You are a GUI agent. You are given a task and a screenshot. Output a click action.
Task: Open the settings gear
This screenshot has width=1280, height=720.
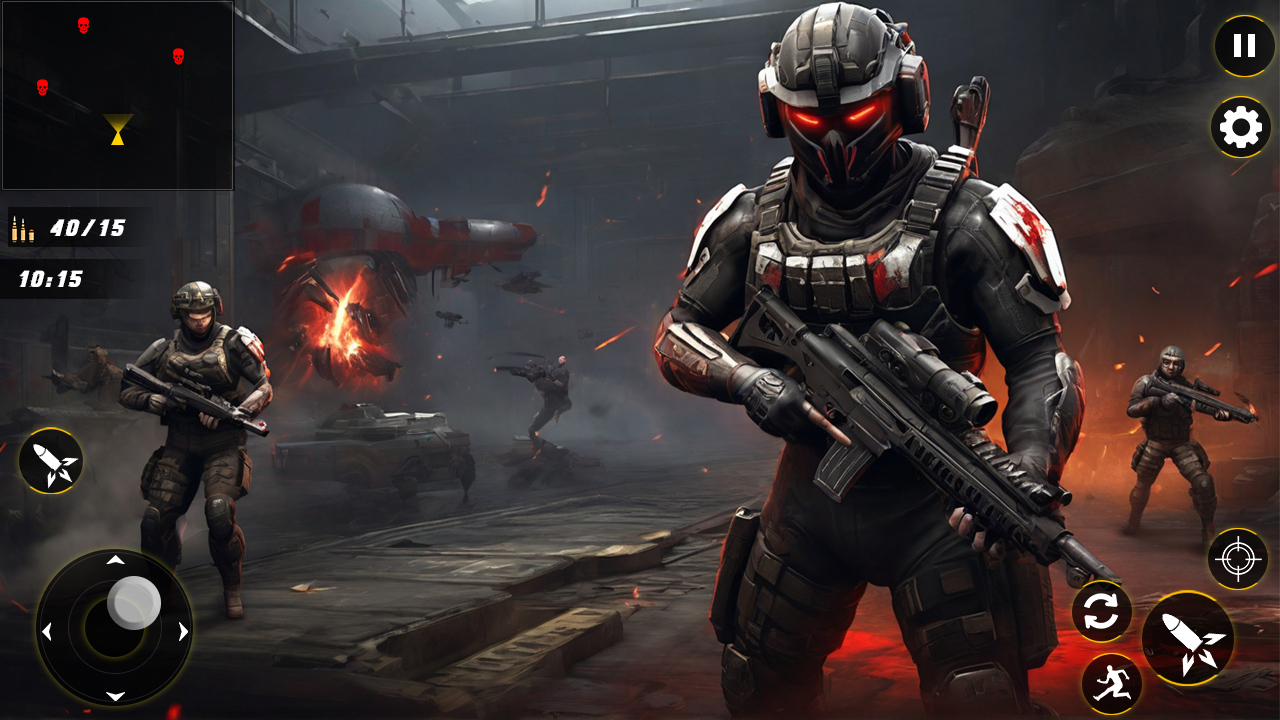[1239, 127]
